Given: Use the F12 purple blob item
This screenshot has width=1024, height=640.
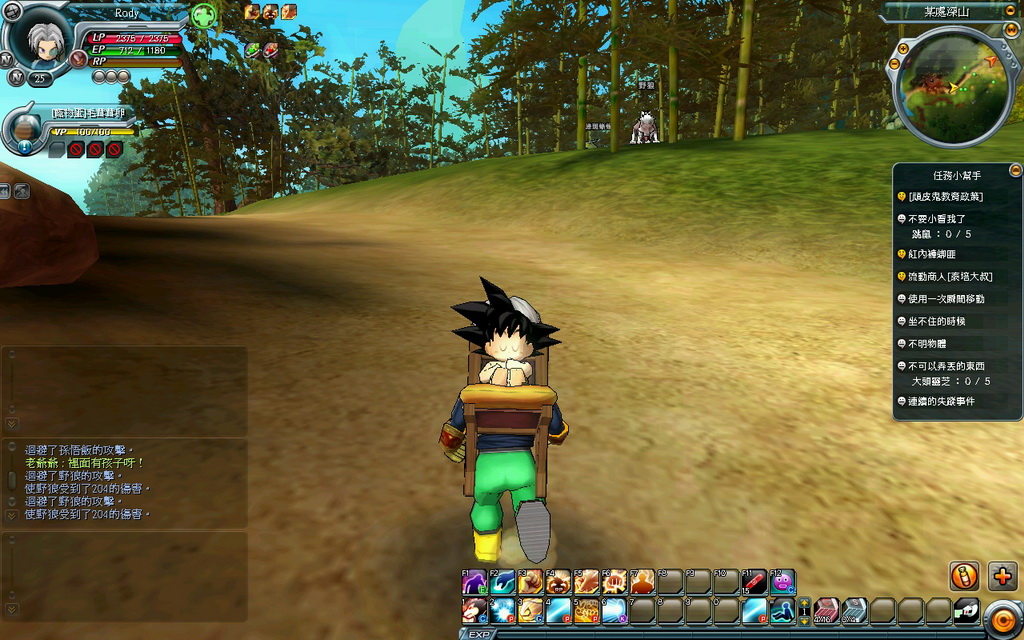Looking at the screenshot, I should pos(782,582).
